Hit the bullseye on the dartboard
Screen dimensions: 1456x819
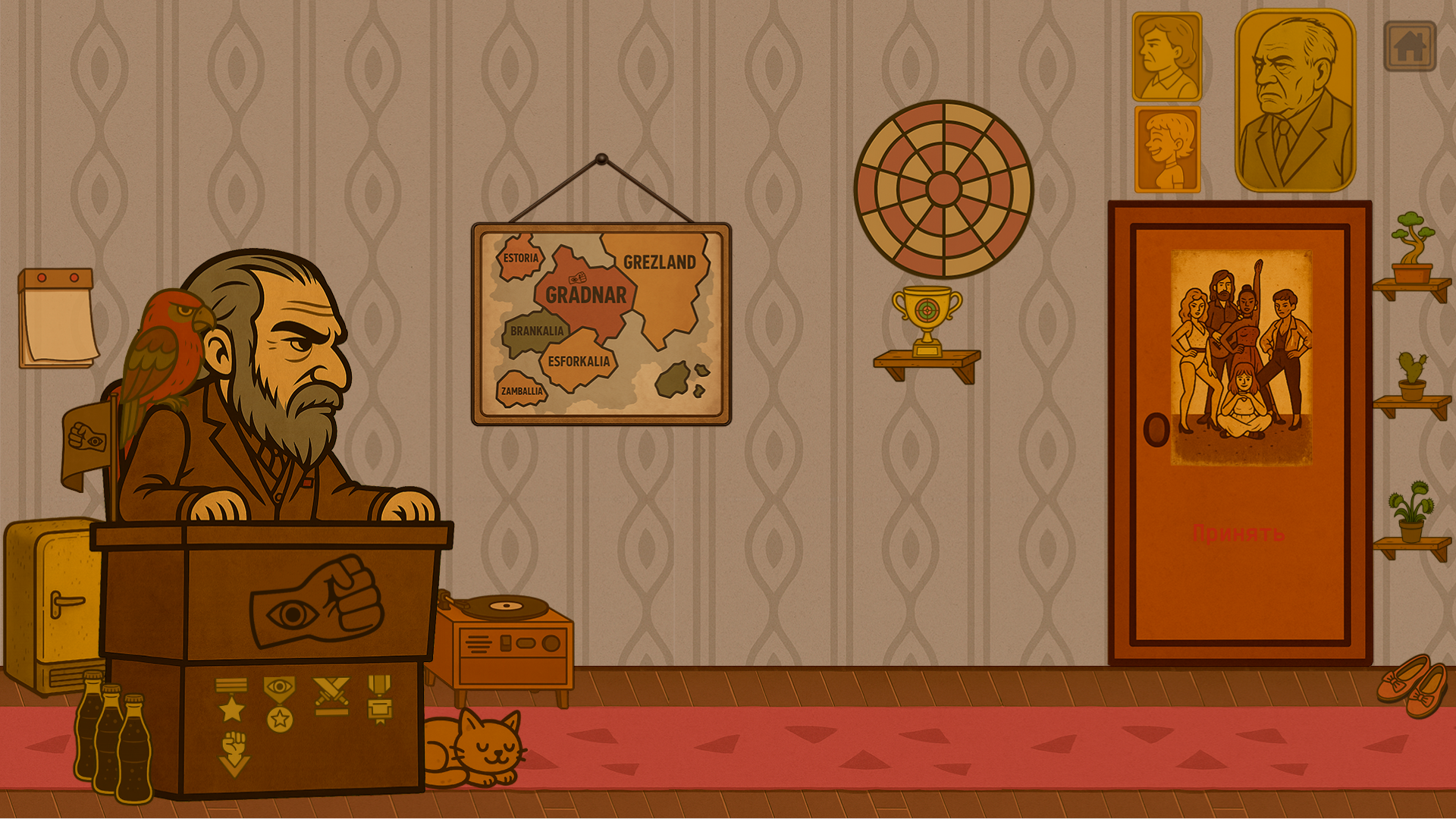(x=944, y=190)
